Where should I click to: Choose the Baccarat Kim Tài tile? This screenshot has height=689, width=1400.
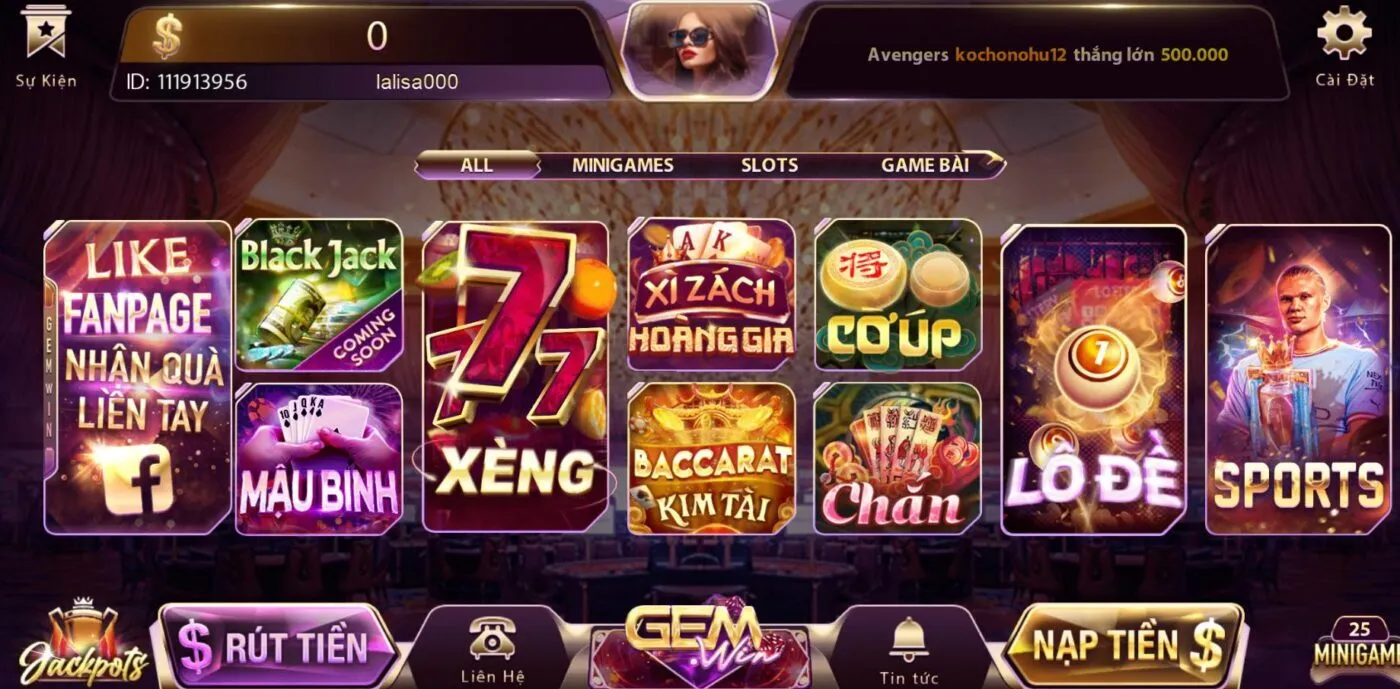click(x=711, y=459)
